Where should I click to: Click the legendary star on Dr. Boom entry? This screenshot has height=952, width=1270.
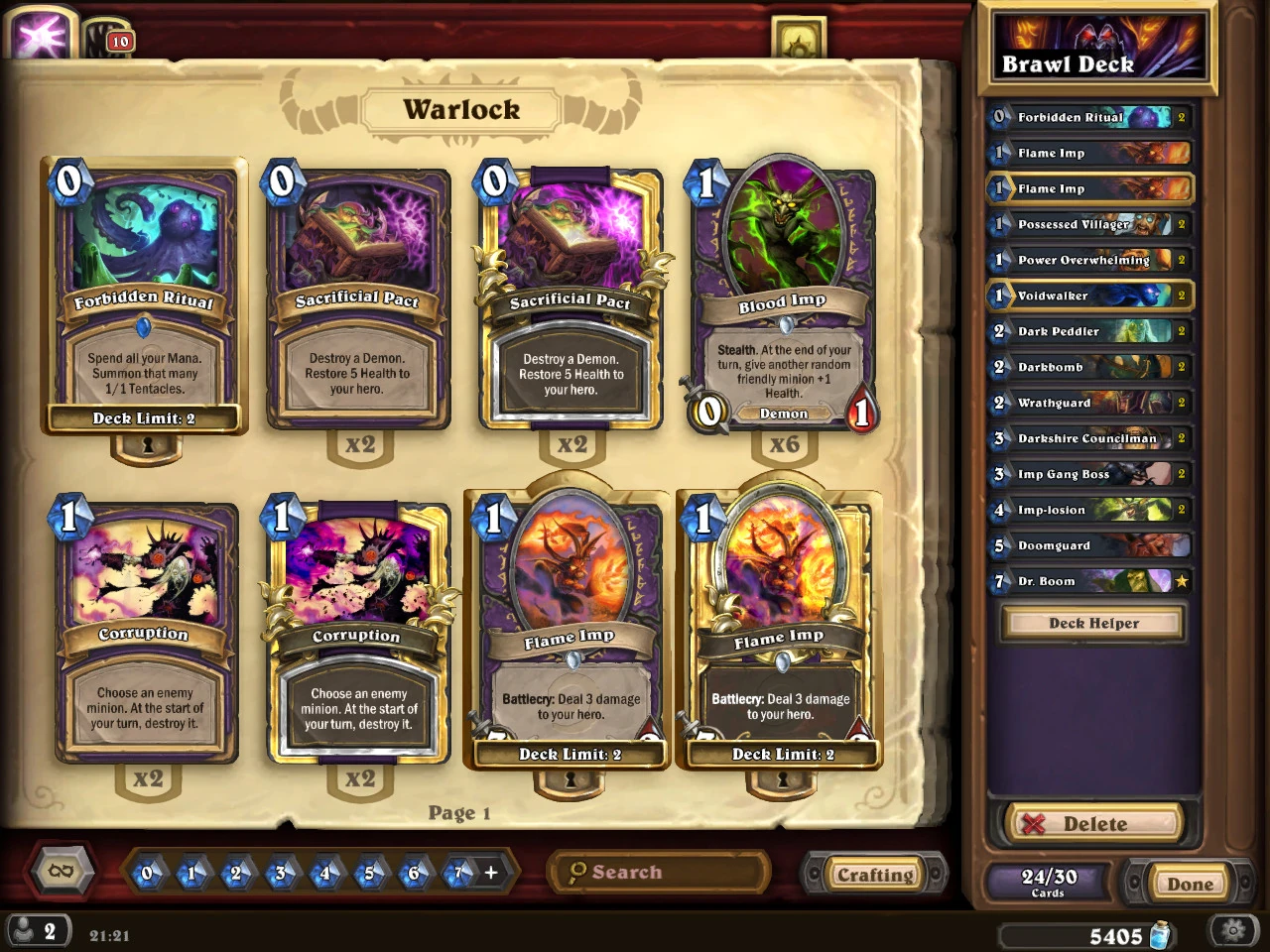coord(1182,581)
